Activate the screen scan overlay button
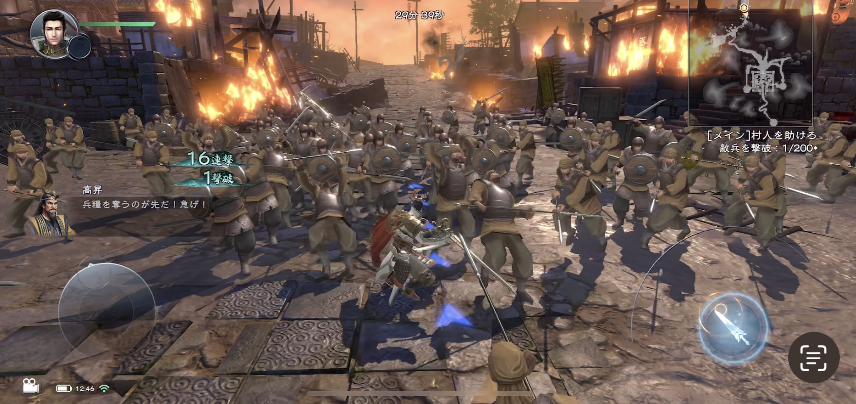Viewport: 856px width, 404px height. click(x=813, y=357)
